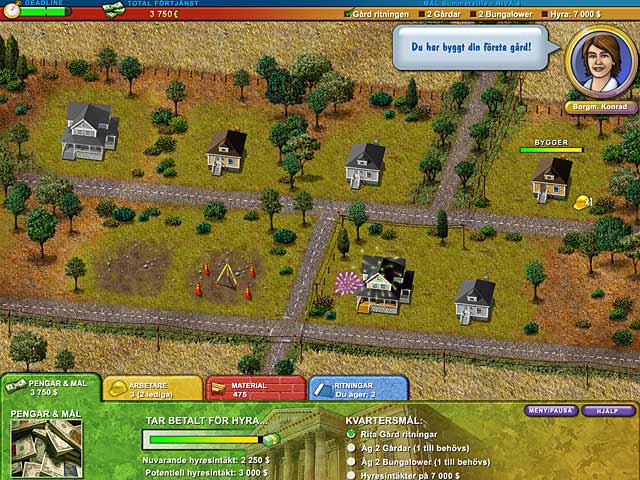Click Borgm. Konrad's portrait
The width and height of the screenshot is (640, 480).
click(601, 60)
